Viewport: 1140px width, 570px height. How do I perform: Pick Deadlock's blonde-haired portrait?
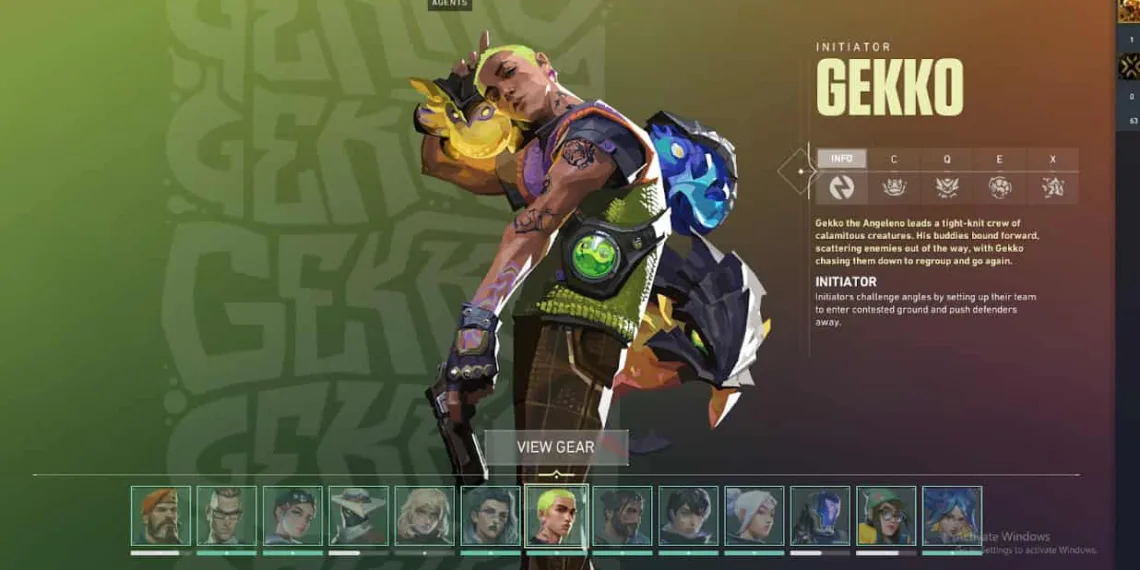[x=425, y=516]
